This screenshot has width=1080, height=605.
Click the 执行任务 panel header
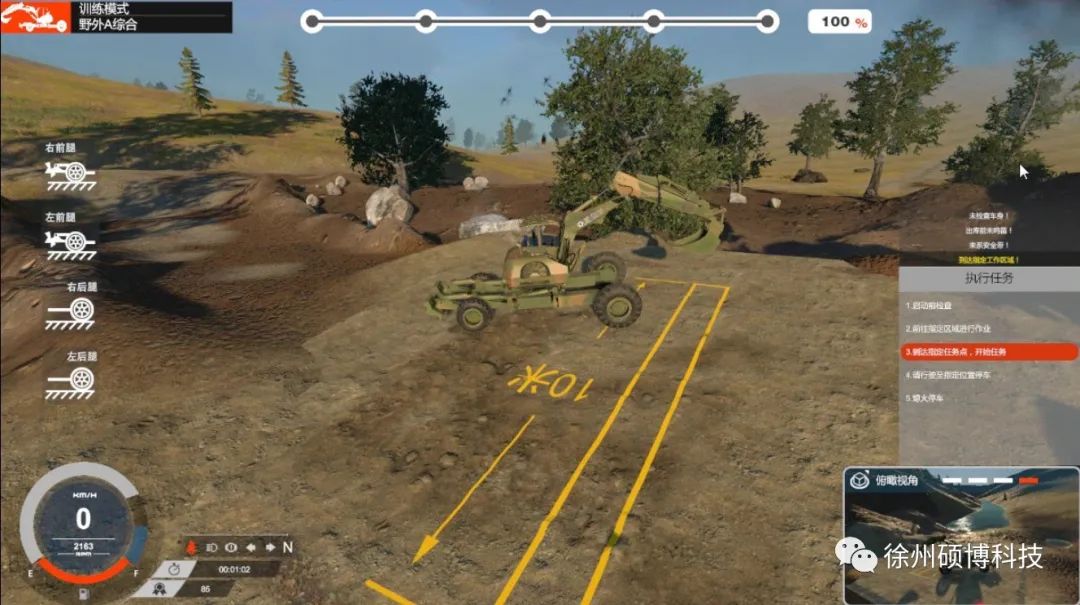pyautogui.click(x=988, y=278)
